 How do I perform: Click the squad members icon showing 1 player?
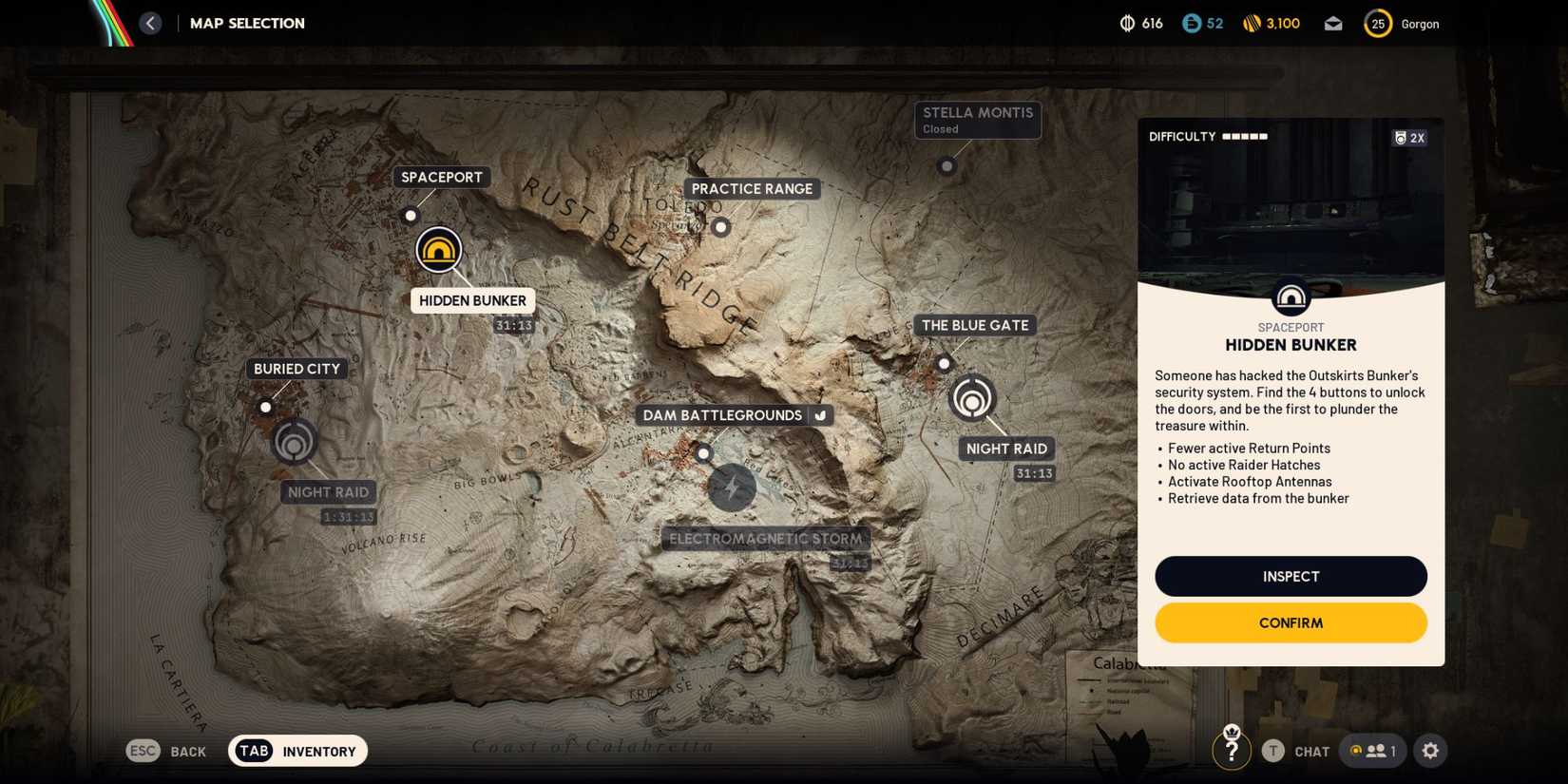point(1372,750)
